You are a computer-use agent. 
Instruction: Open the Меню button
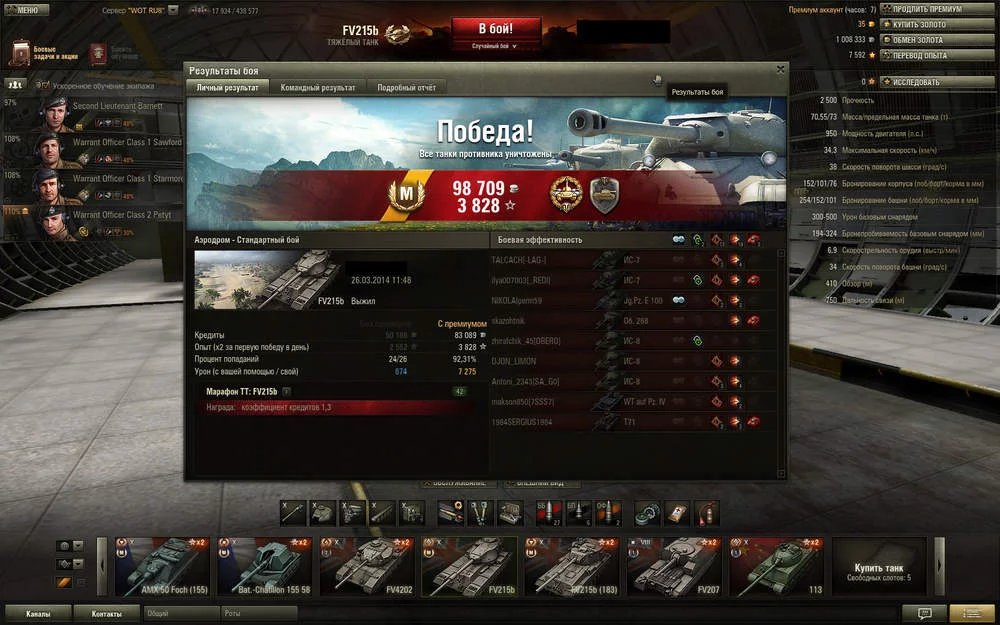27,10
